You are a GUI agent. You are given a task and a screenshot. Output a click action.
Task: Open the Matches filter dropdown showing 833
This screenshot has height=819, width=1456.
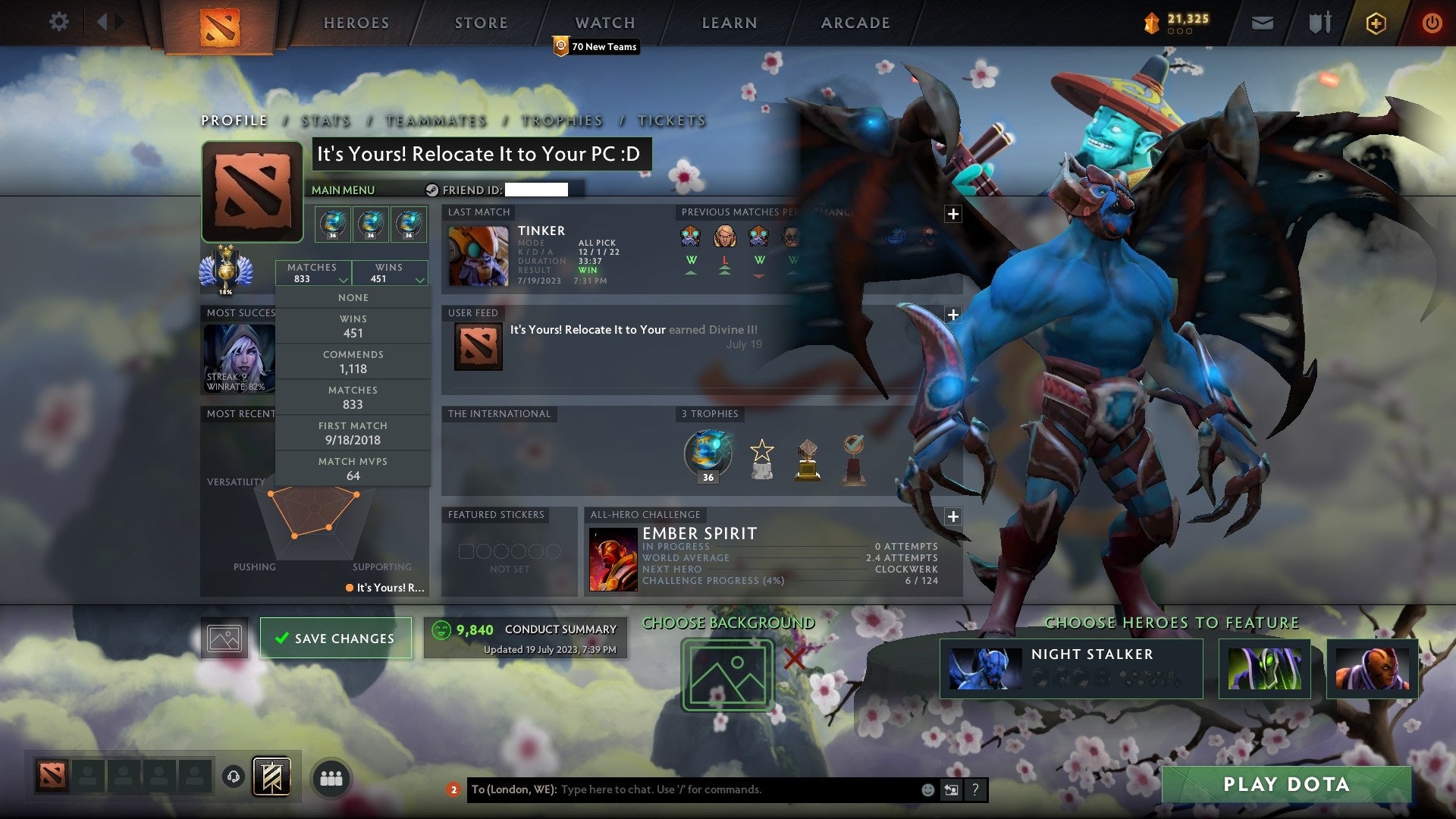tap(313, 272)
